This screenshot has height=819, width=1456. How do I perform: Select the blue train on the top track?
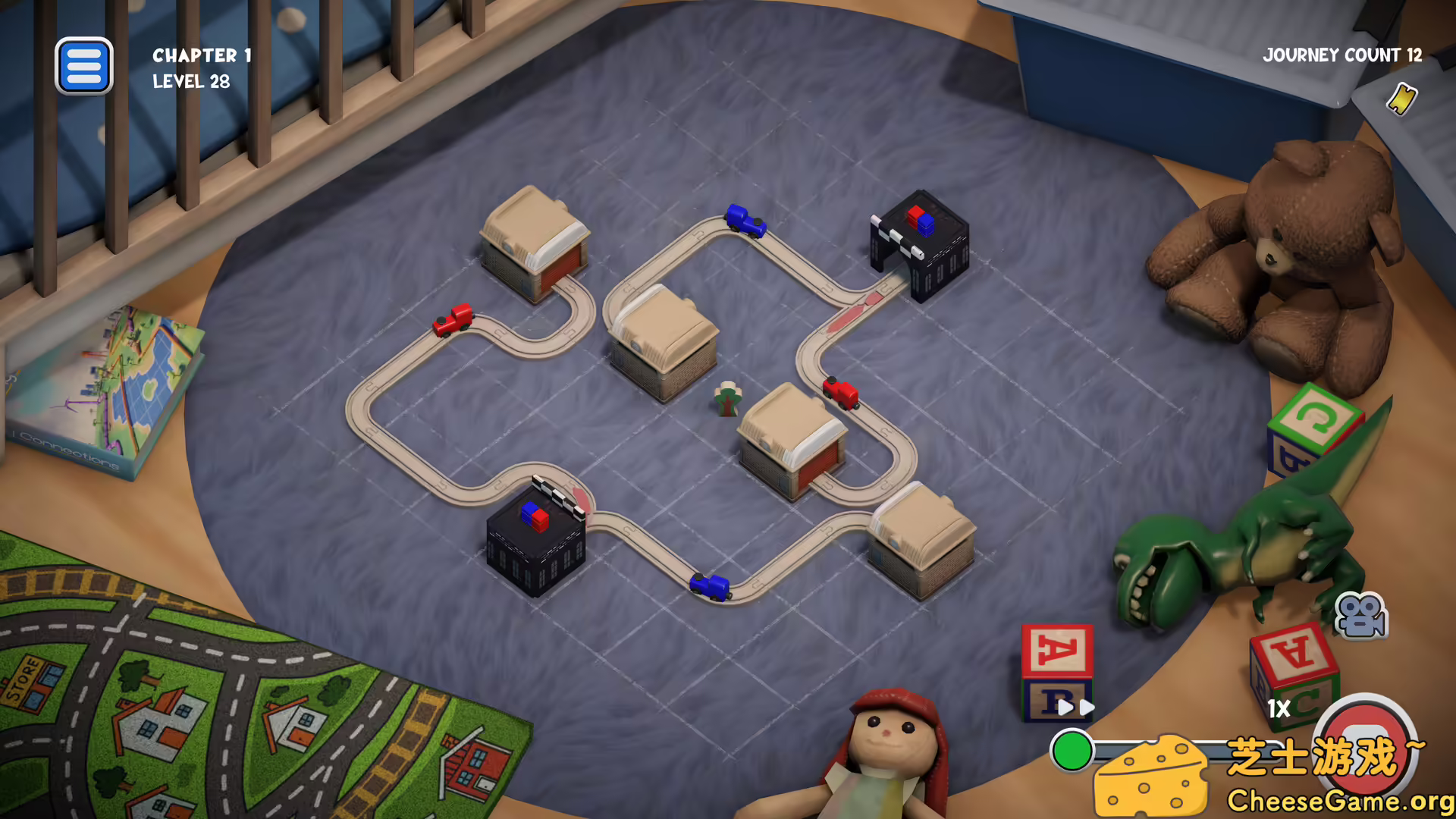pyautogui.click(x=745, y=219)
